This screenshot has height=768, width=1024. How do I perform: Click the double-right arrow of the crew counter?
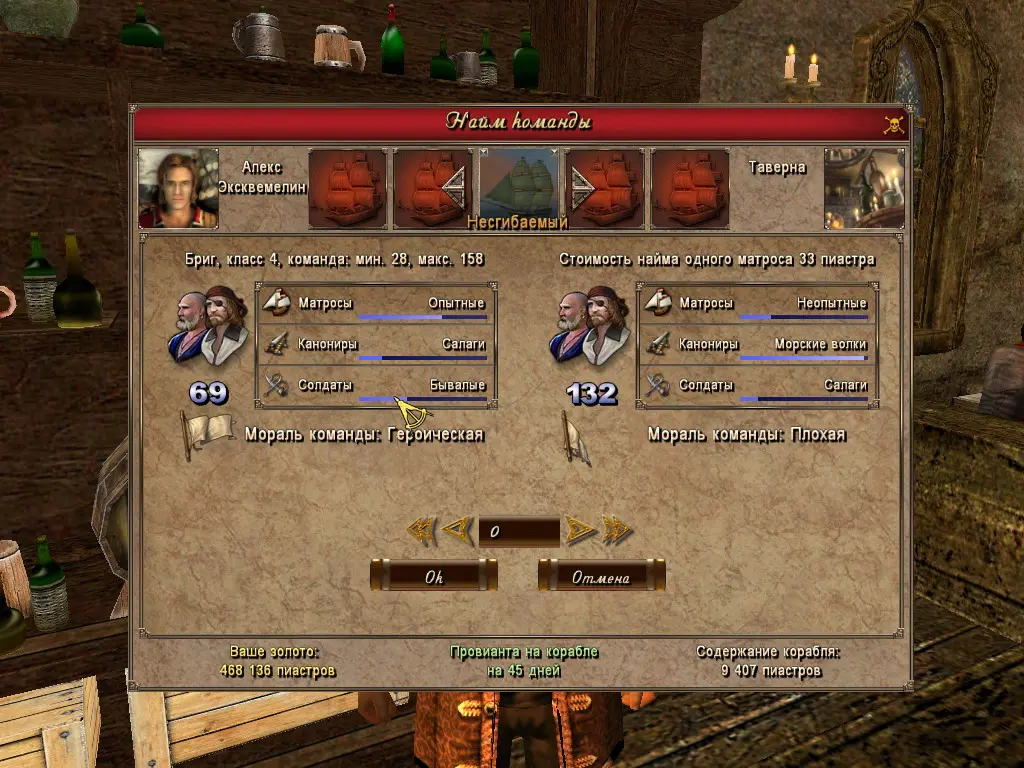[616, 530]
